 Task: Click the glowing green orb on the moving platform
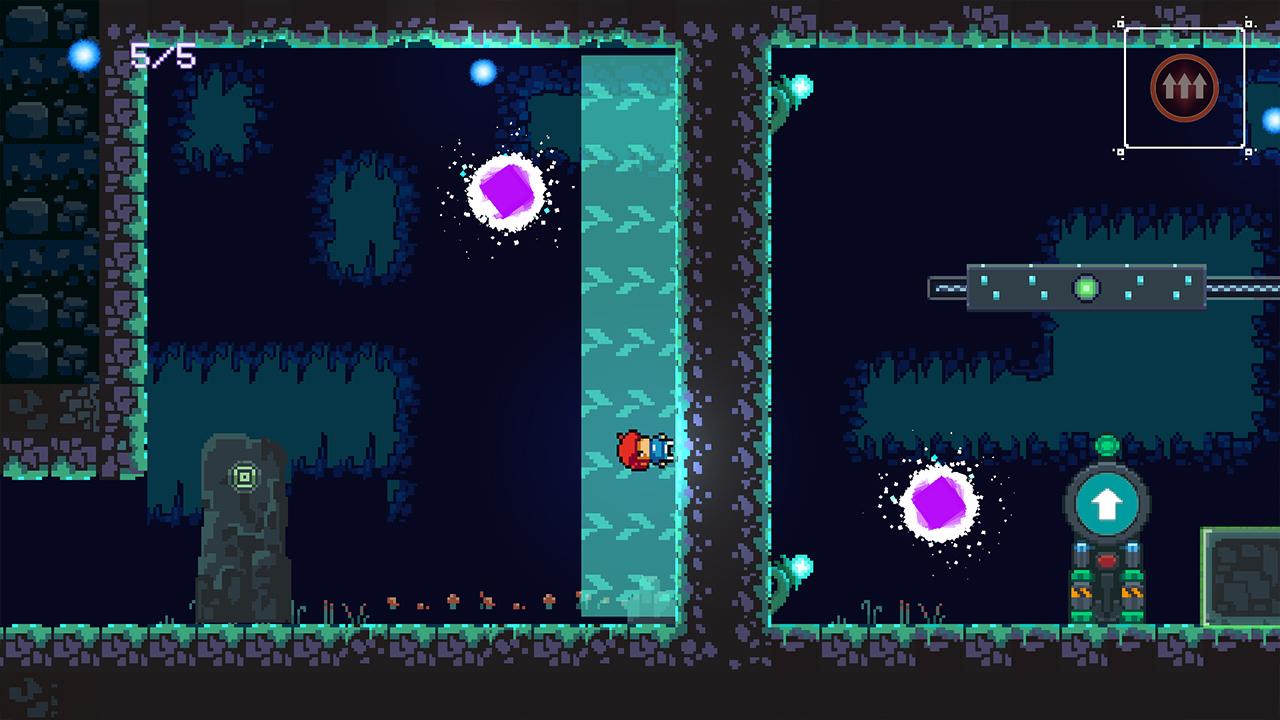(x=1088, y=287)
